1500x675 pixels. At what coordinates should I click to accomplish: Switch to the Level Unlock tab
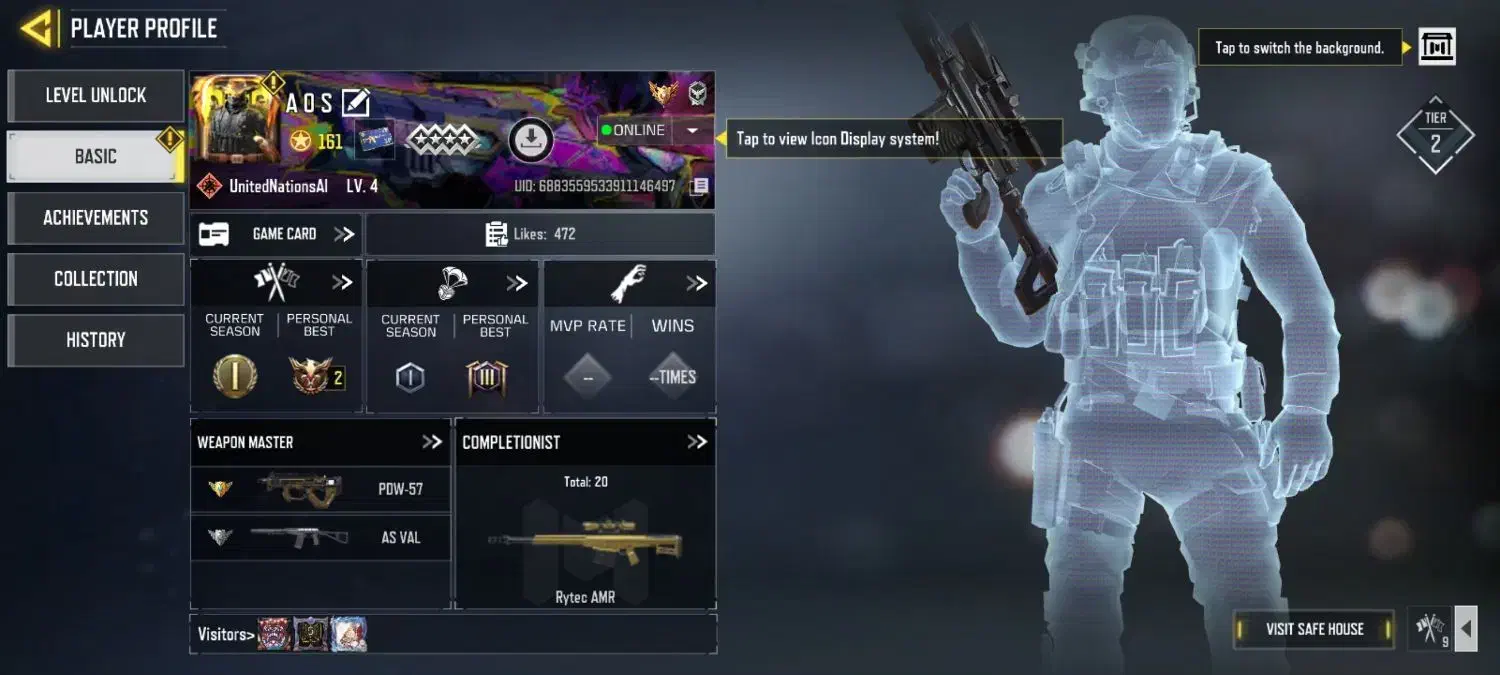coord(96,96)
